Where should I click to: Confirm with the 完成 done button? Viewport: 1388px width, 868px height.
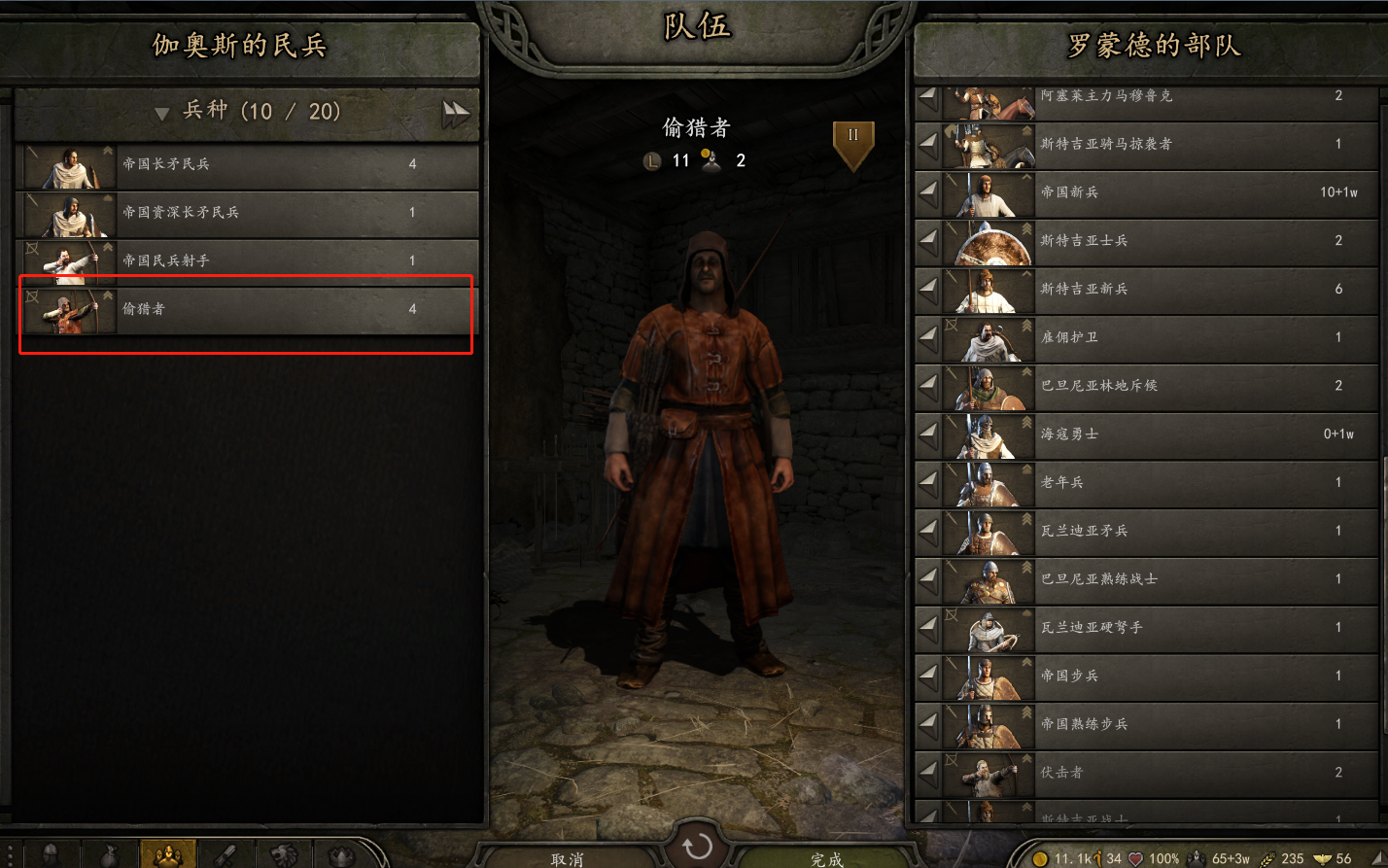click(x=826, y=858)
